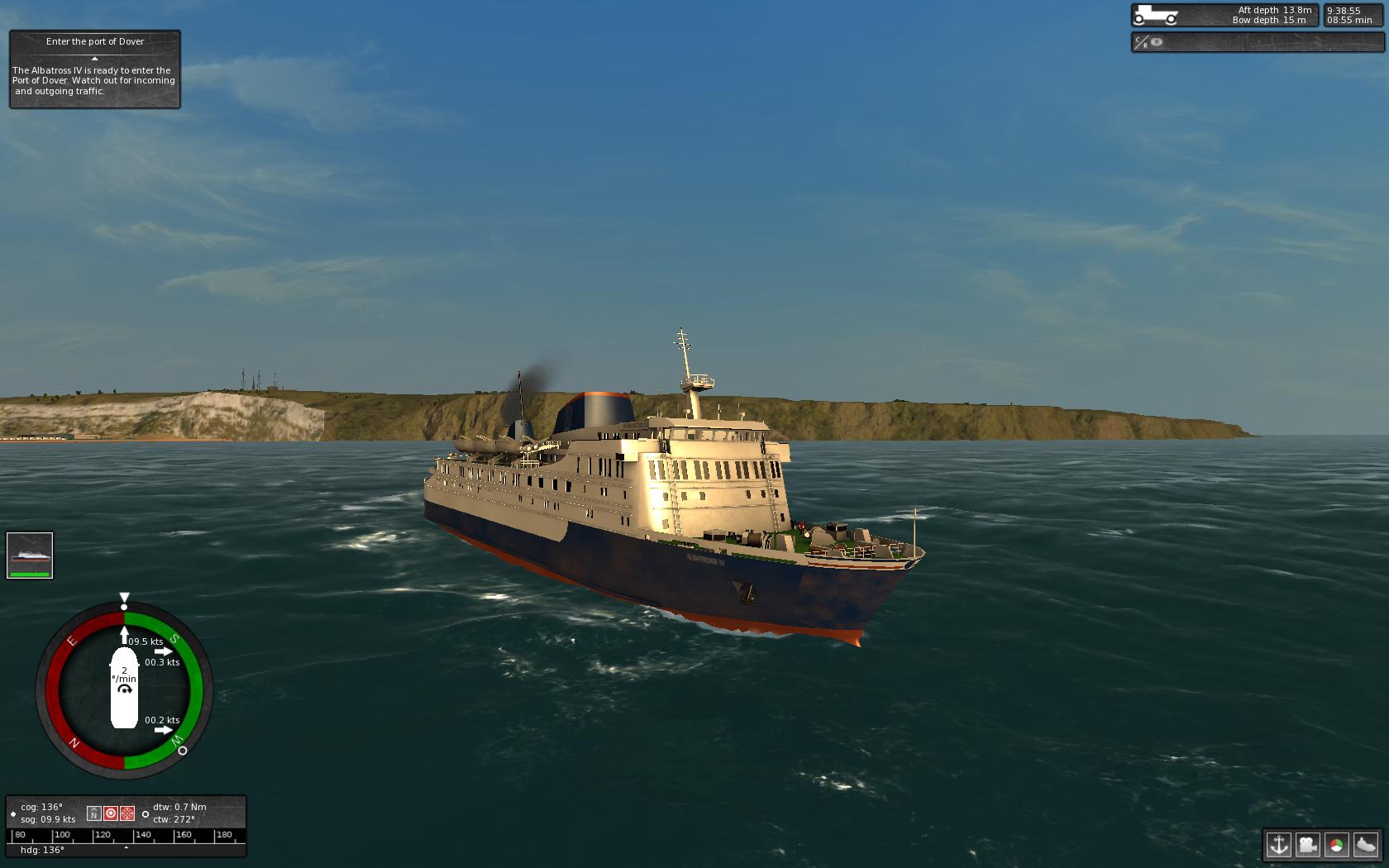This screenshot has width=1389, height=868.
Task: Select the circle next to dtw/ctw readout
Action: point(146,814)
